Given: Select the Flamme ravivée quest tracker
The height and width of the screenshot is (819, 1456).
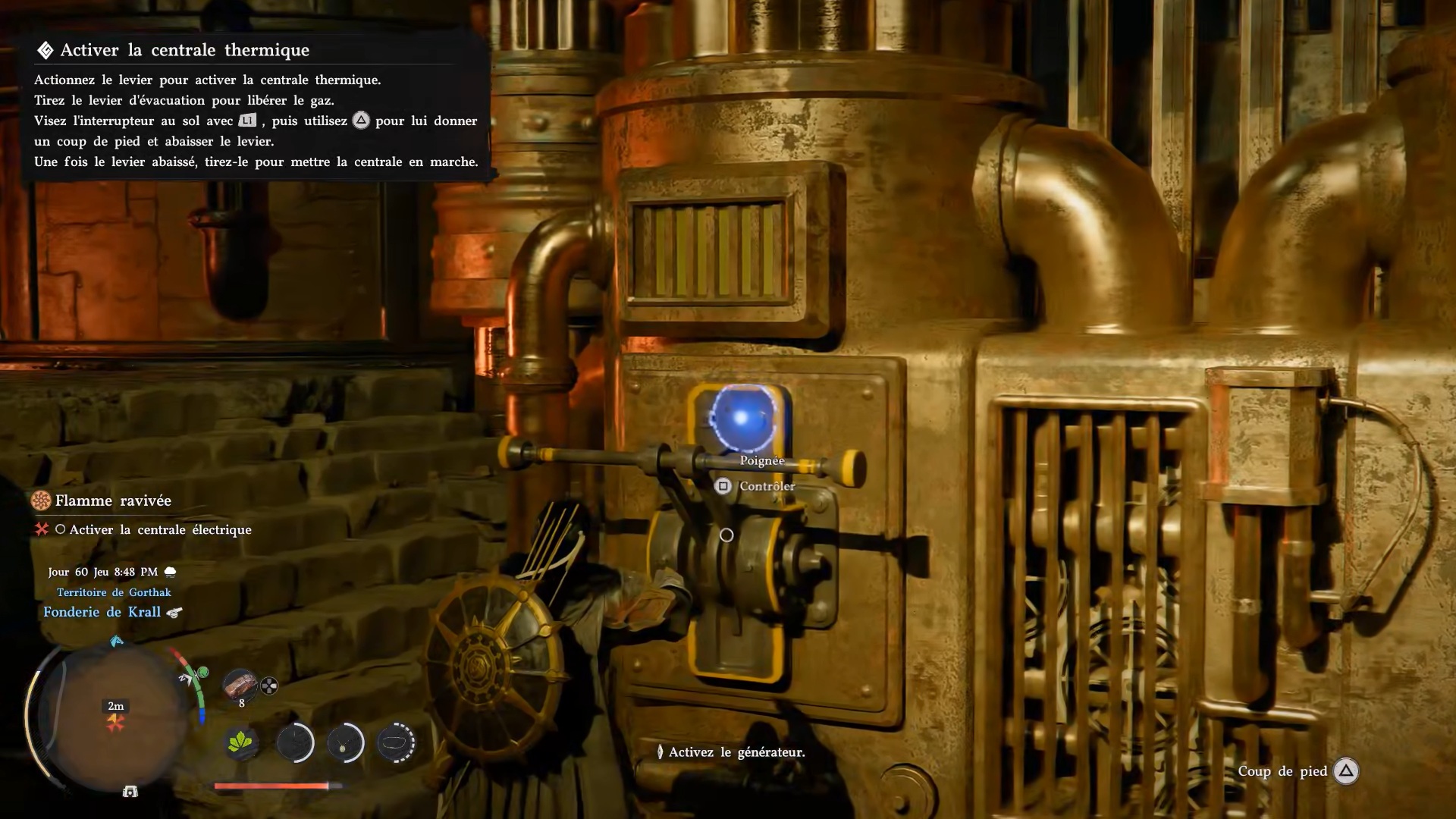Looking at the screenshot, I should (x=112, y=500).
